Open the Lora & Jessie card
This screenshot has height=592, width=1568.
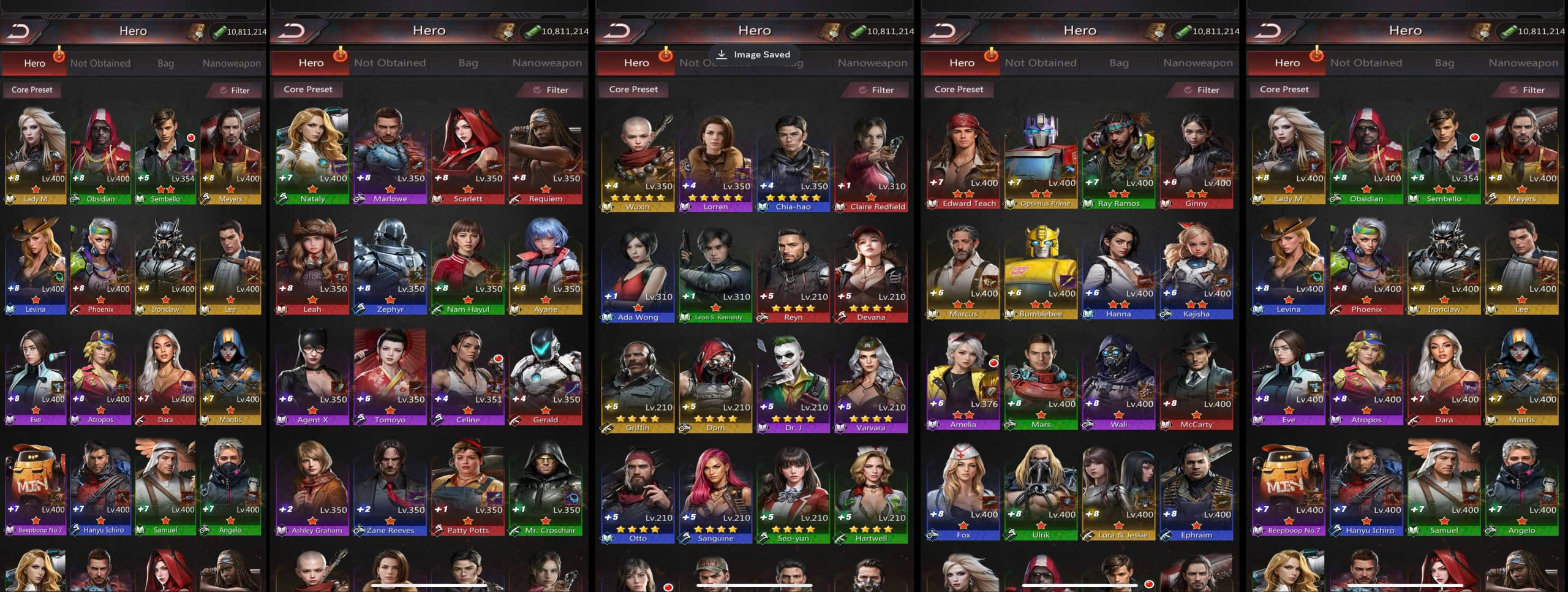[x=1118, y=490]
